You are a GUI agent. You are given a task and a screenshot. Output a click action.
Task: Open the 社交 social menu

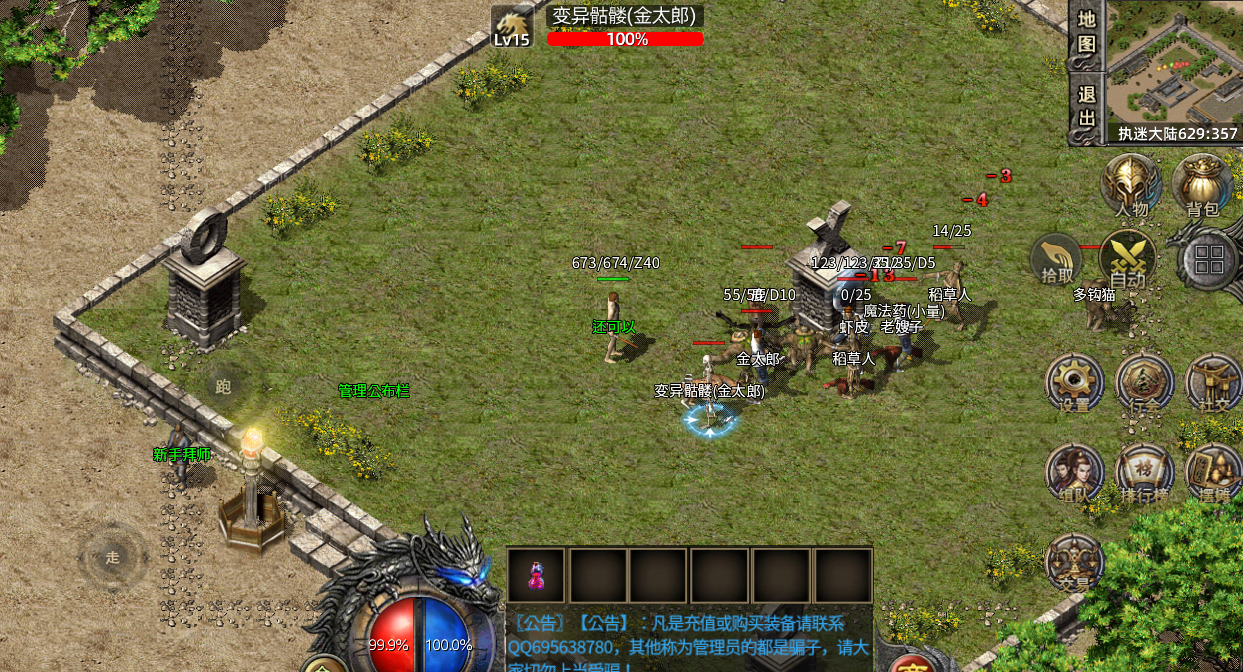point(1212,383)
